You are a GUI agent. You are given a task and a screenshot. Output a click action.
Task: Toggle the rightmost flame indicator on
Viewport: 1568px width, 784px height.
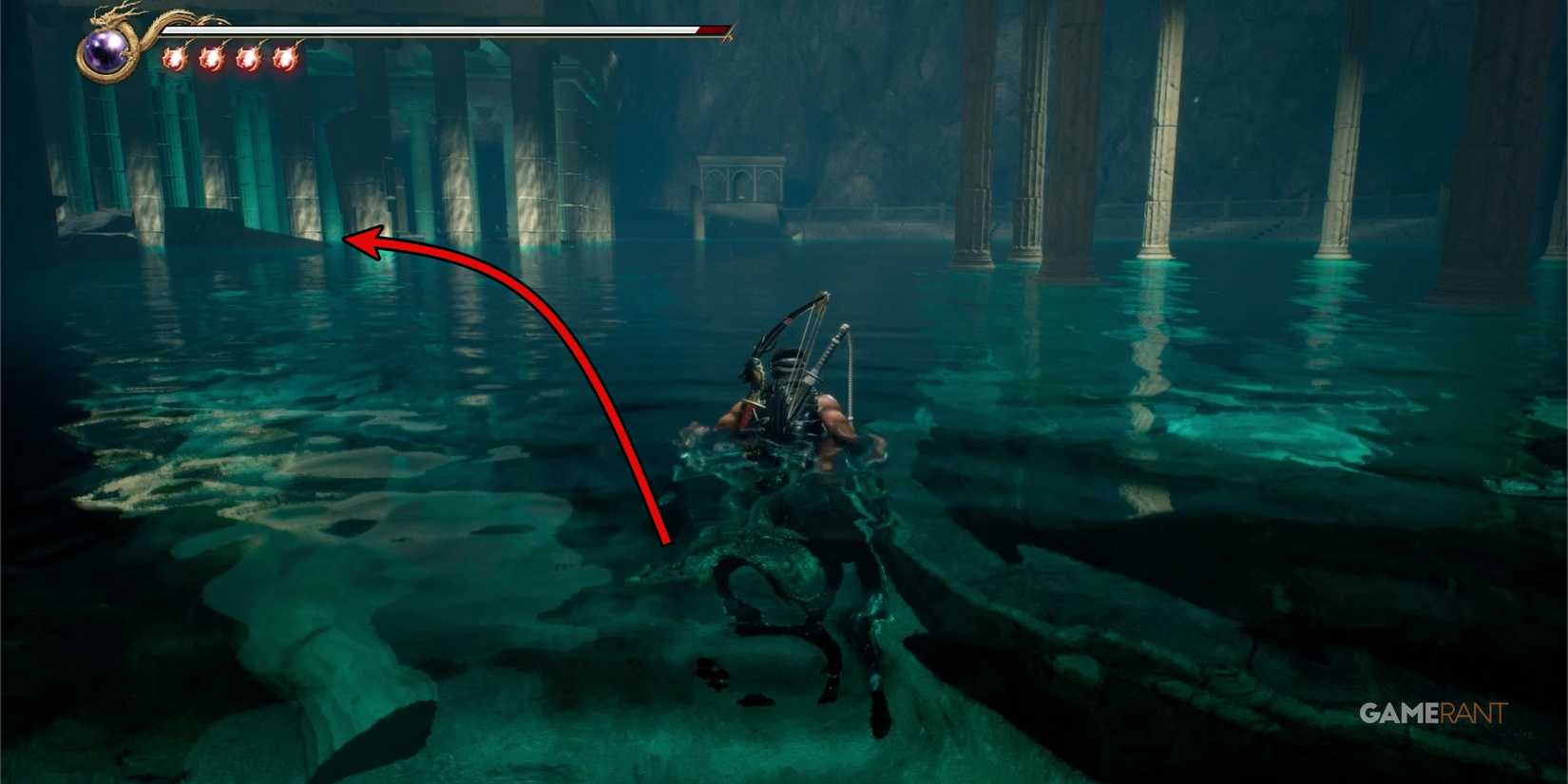(x=286, y=59)
